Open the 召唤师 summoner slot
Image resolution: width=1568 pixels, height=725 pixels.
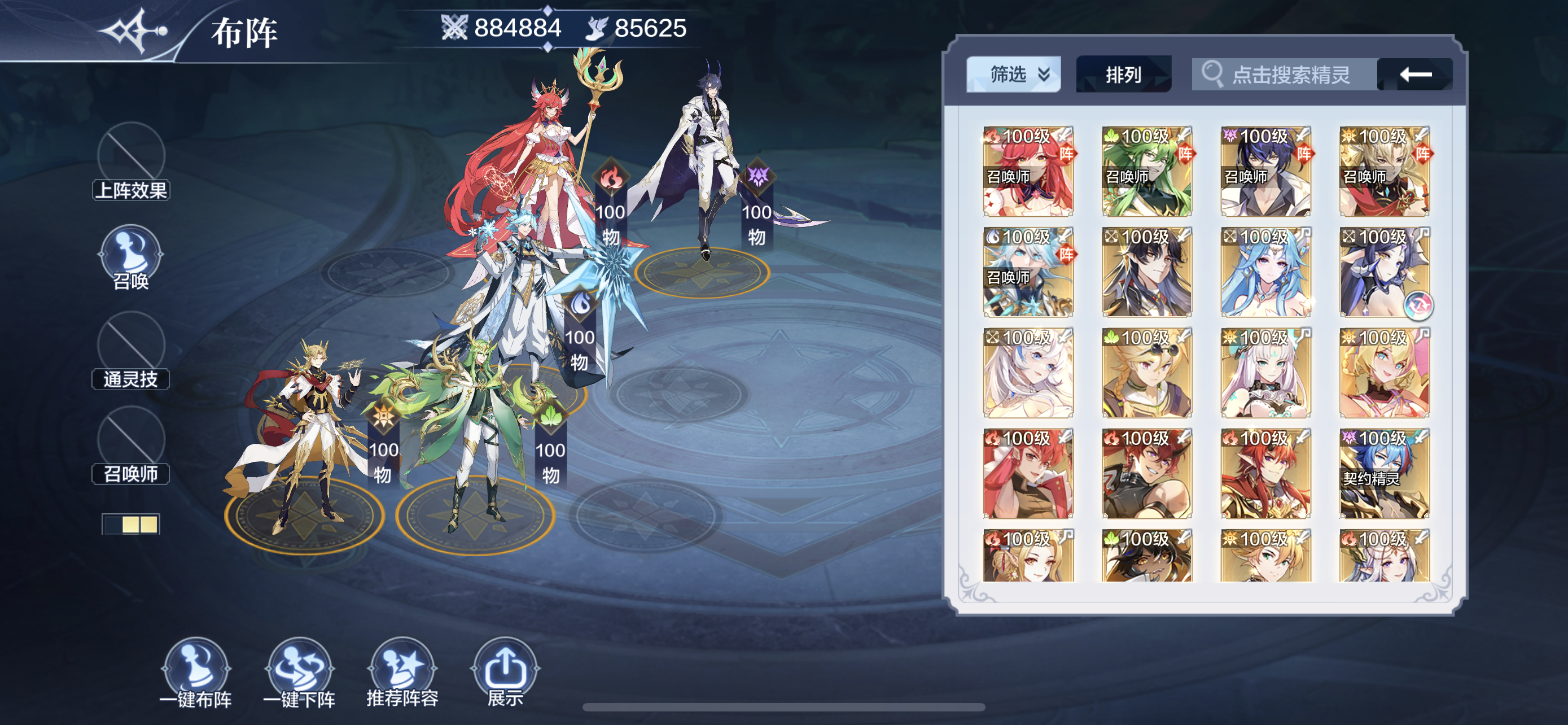point(131,444)
